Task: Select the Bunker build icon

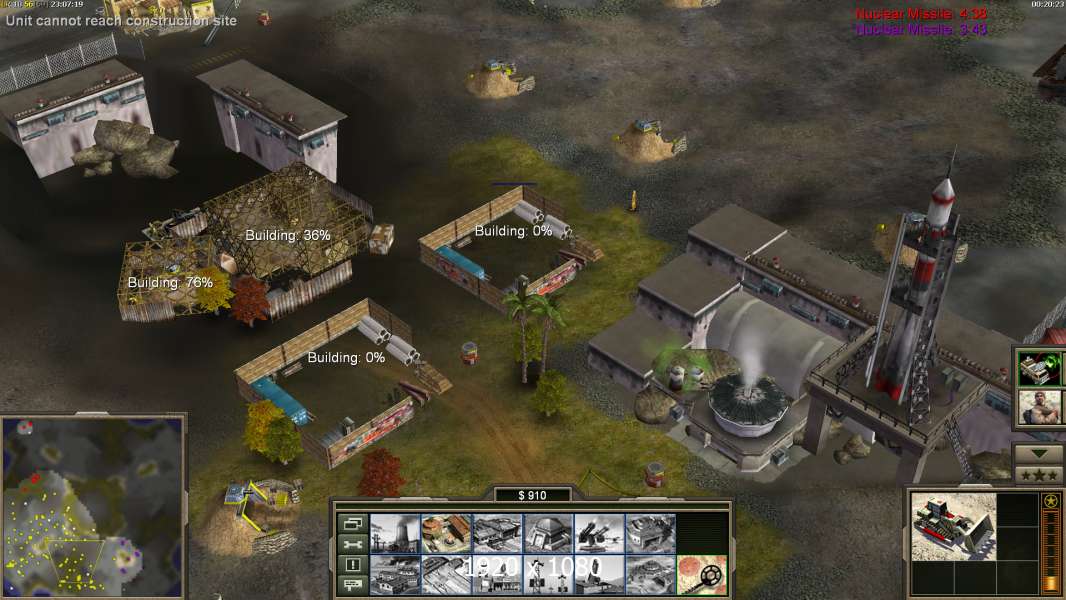Action: tap(548, 533)
